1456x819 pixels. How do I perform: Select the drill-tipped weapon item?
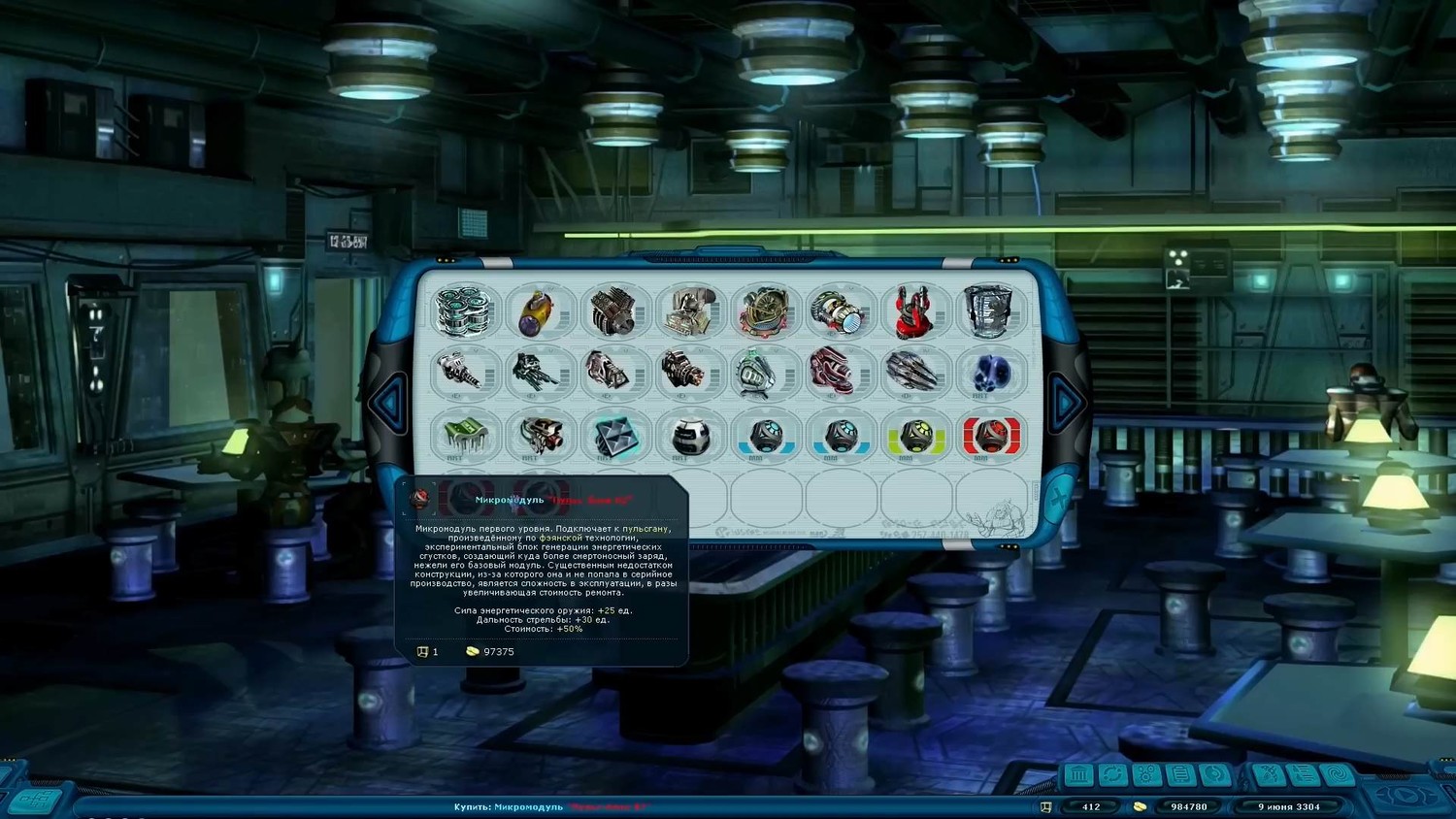(x=465, y=373)
